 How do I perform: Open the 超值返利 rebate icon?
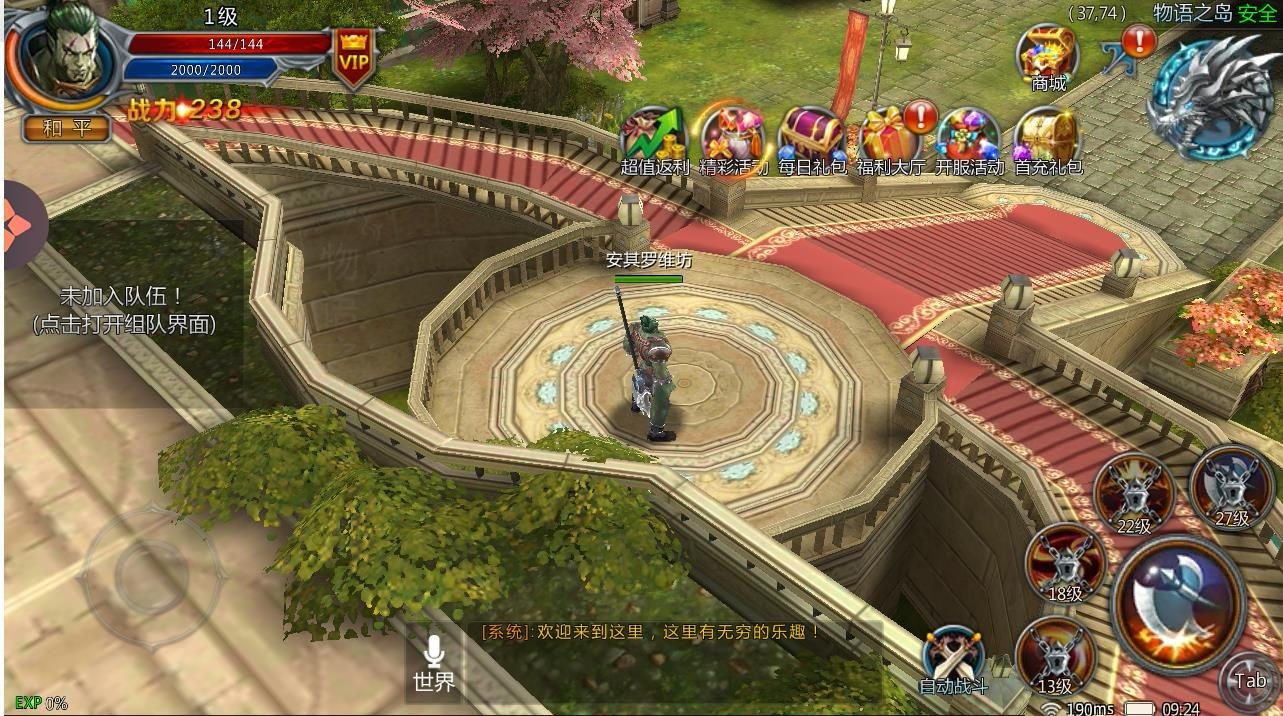tap(655, 138)
